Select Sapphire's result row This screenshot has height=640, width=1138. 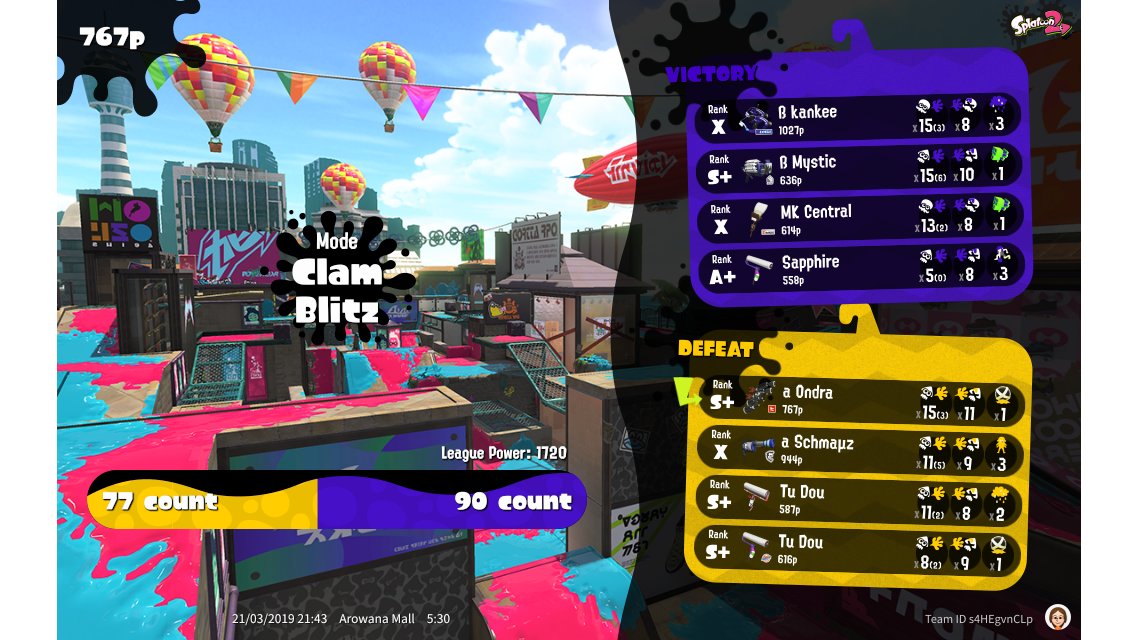(x=860, y=267)
